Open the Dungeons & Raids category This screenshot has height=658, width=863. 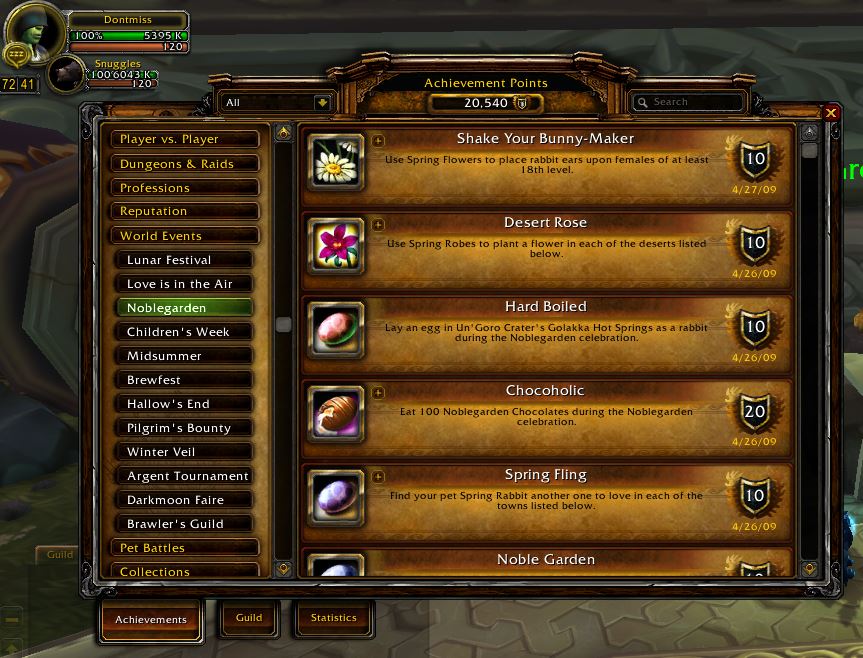click(185, 163)
